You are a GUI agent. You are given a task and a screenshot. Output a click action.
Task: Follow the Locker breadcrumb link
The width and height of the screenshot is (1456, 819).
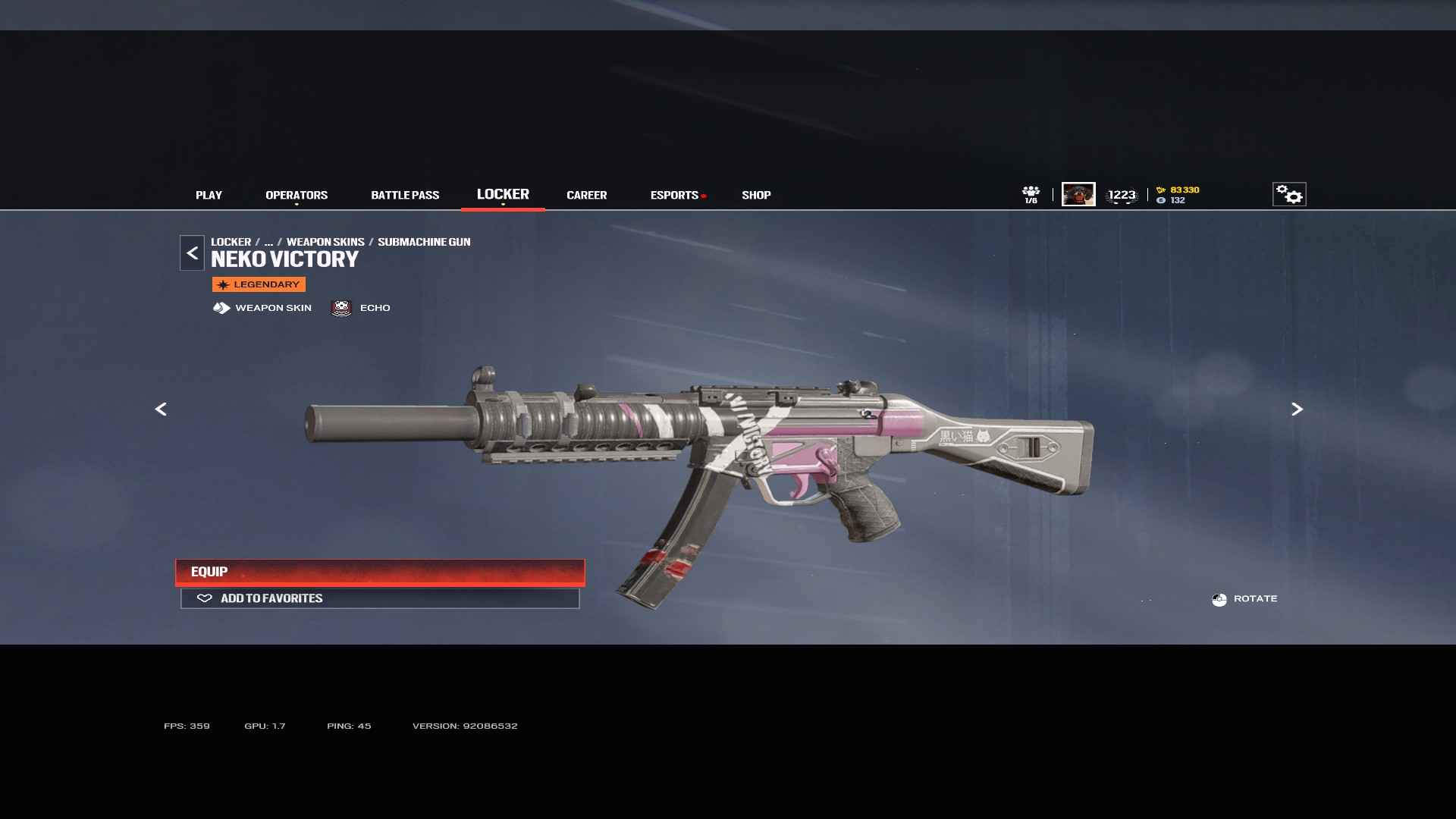[231, 242]
